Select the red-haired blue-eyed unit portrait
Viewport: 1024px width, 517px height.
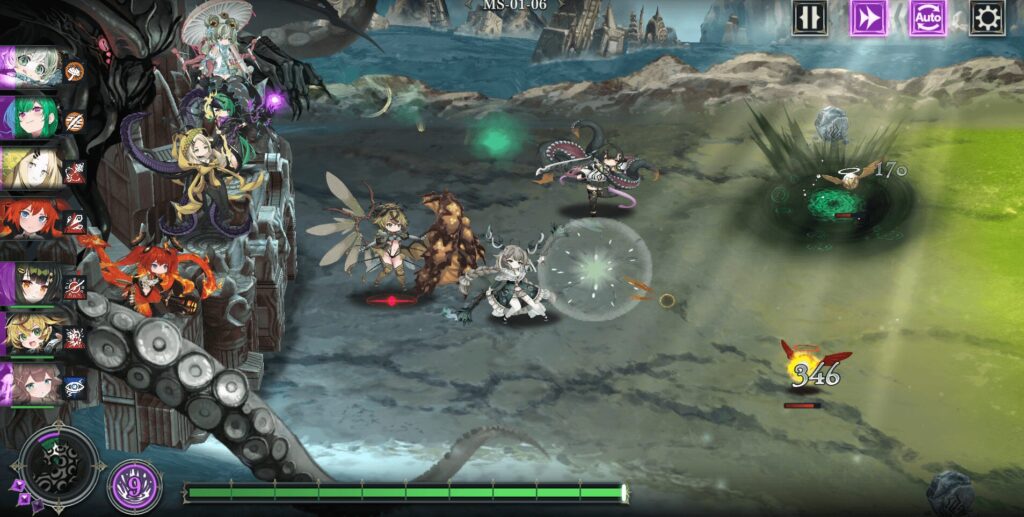coord(30,221)
